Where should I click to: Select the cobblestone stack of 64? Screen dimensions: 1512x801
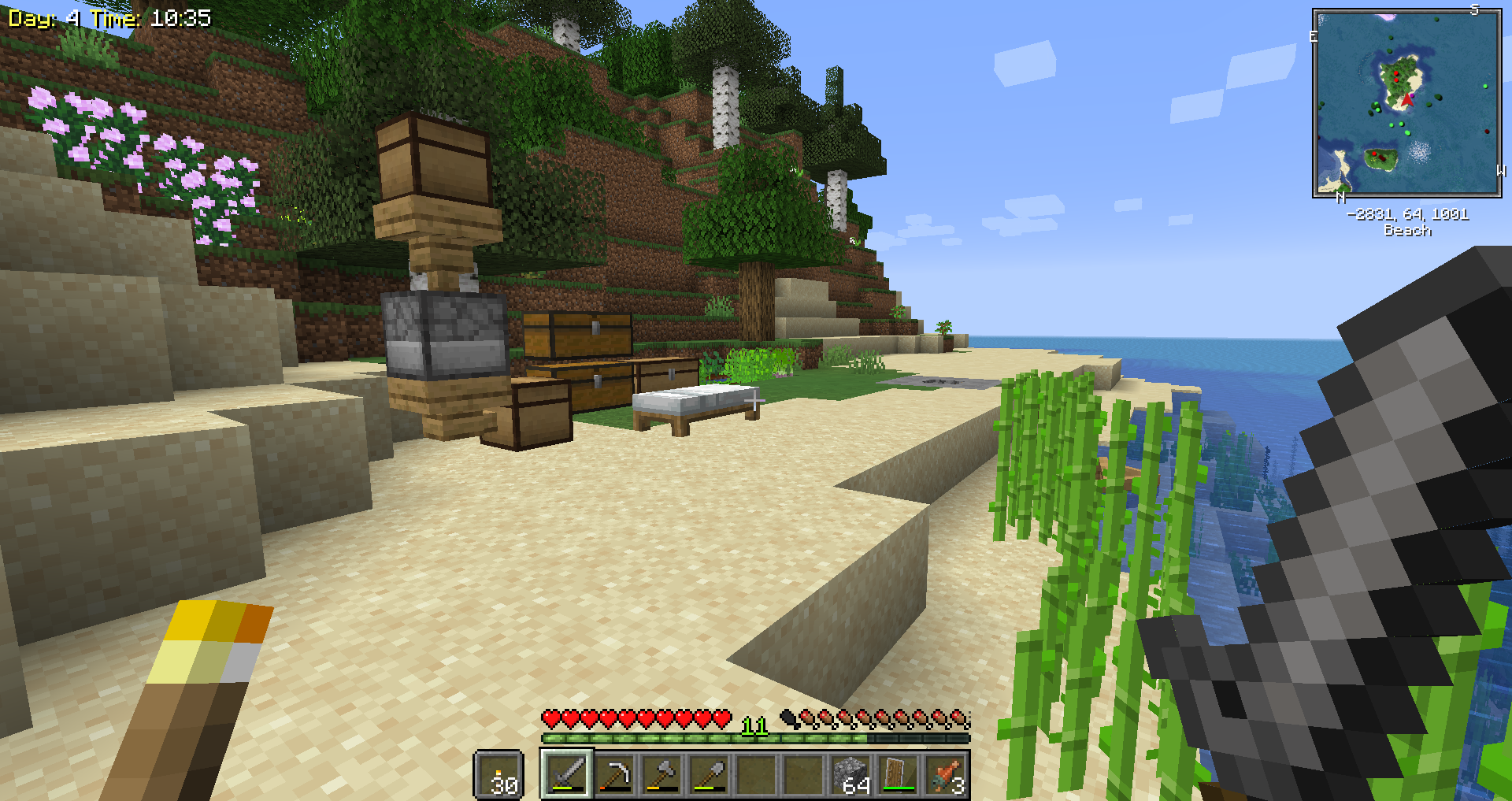point(850,774)
